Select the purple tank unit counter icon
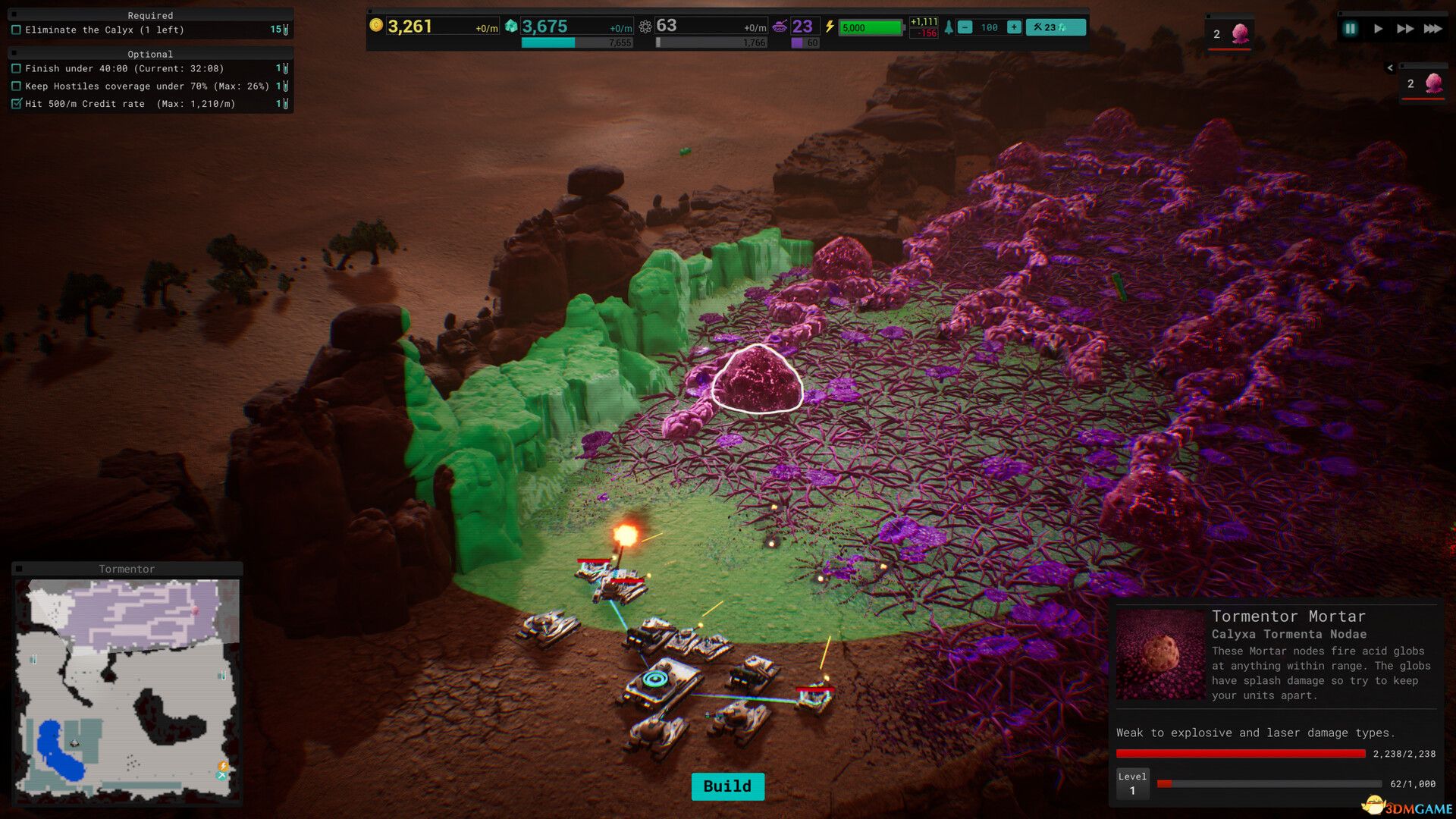This screenshot has height=819, width=1456. point(779,25)
